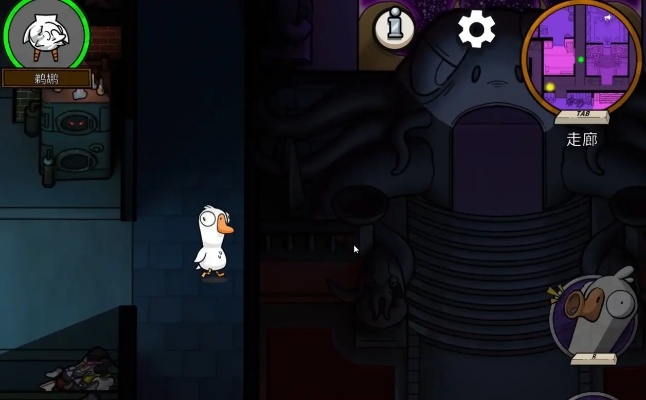Click the goose player portrait
Screen dimensions: 646x400
click(45, 34)
